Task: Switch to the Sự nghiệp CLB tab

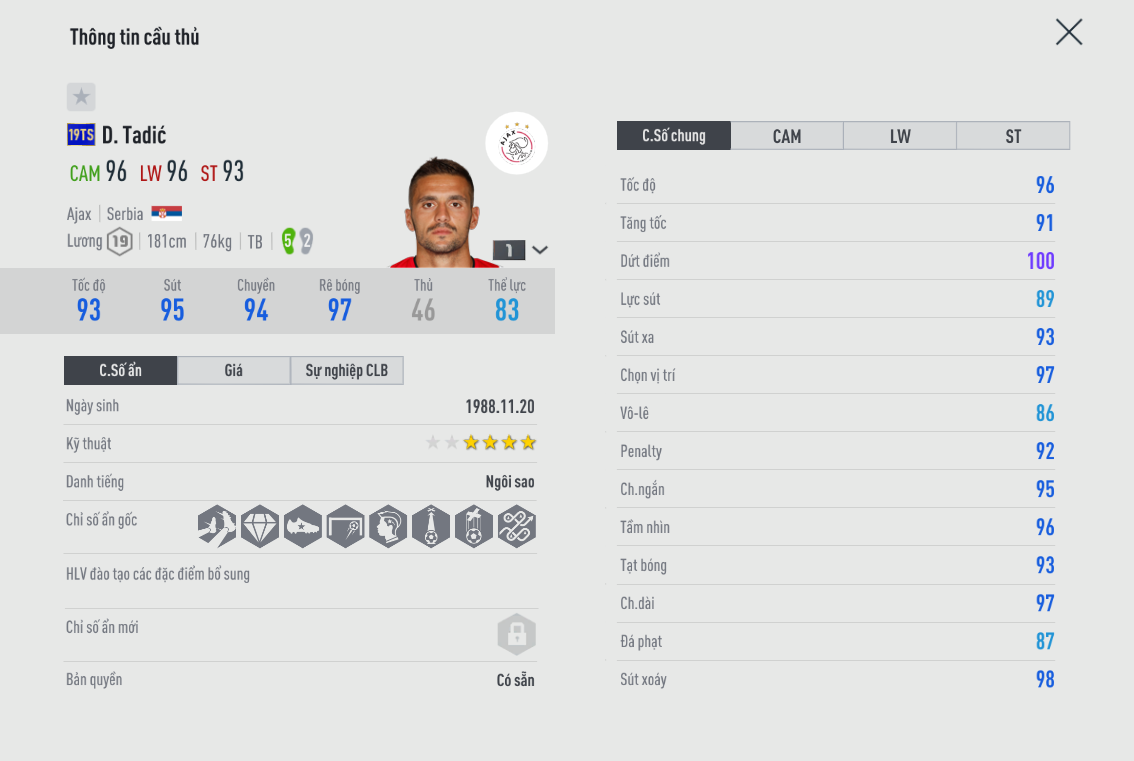Action: [x=347, y=371]
